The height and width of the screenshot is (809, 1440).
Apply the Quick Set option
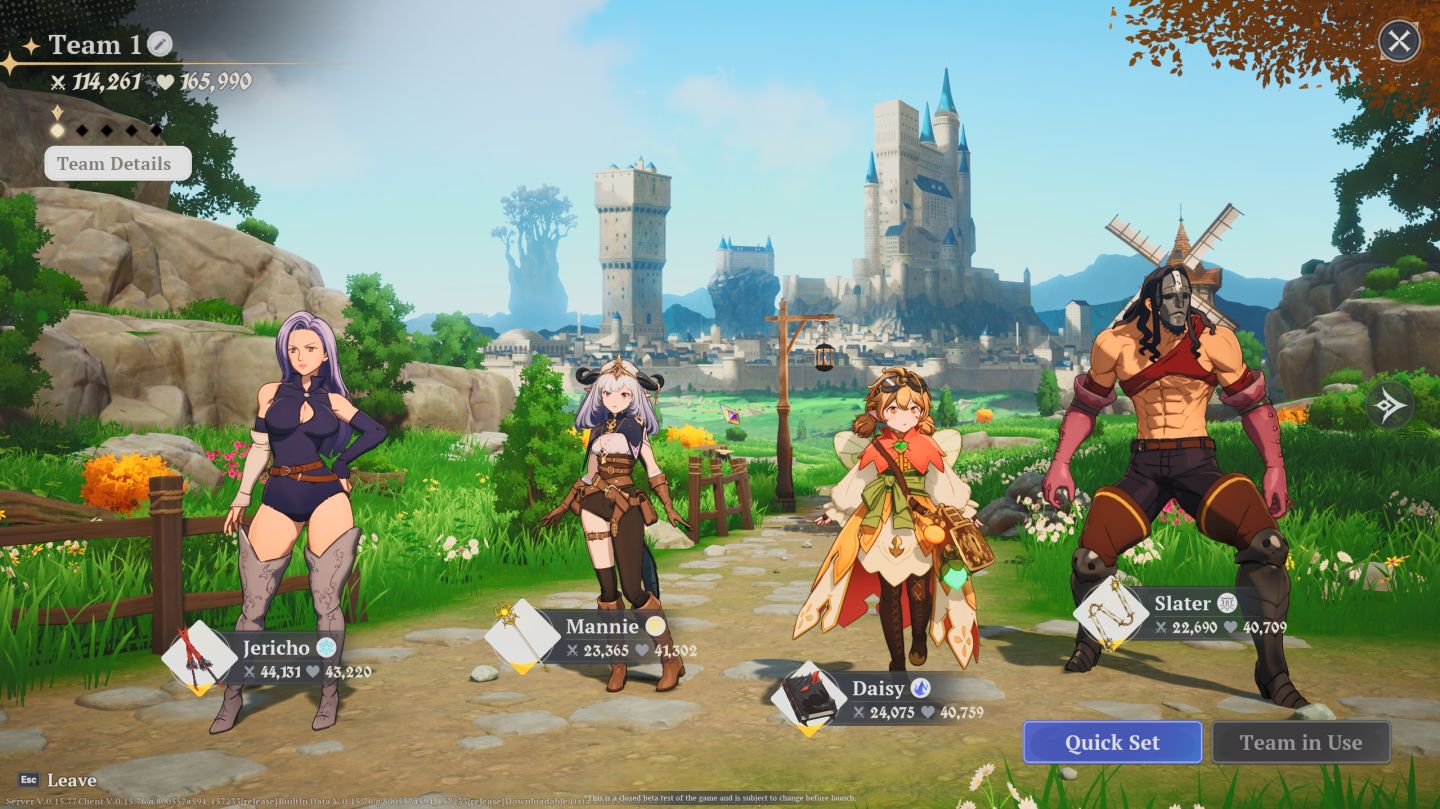1112,742
